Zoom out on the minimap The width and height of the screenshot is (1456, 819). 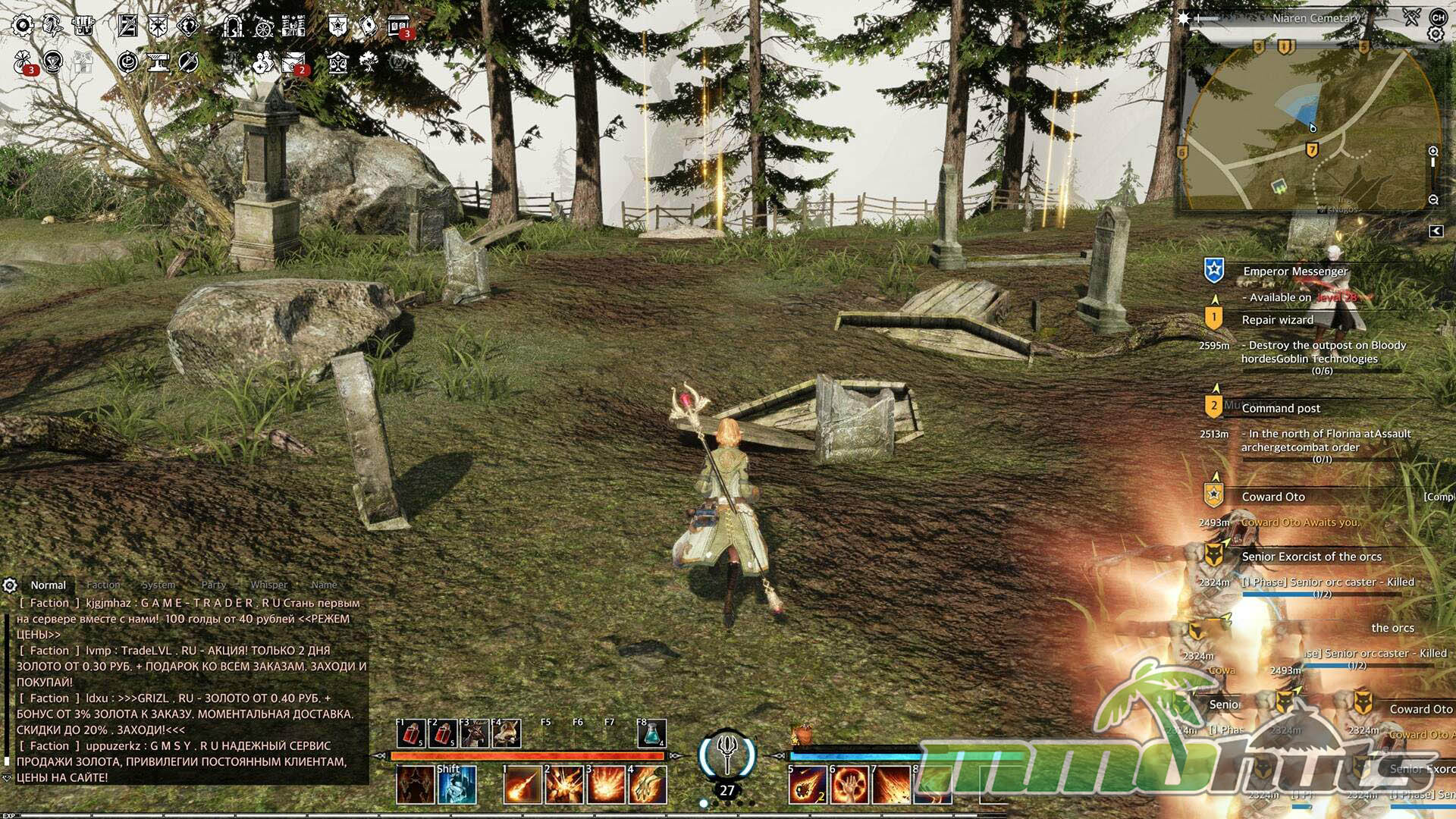[1433, 199]
